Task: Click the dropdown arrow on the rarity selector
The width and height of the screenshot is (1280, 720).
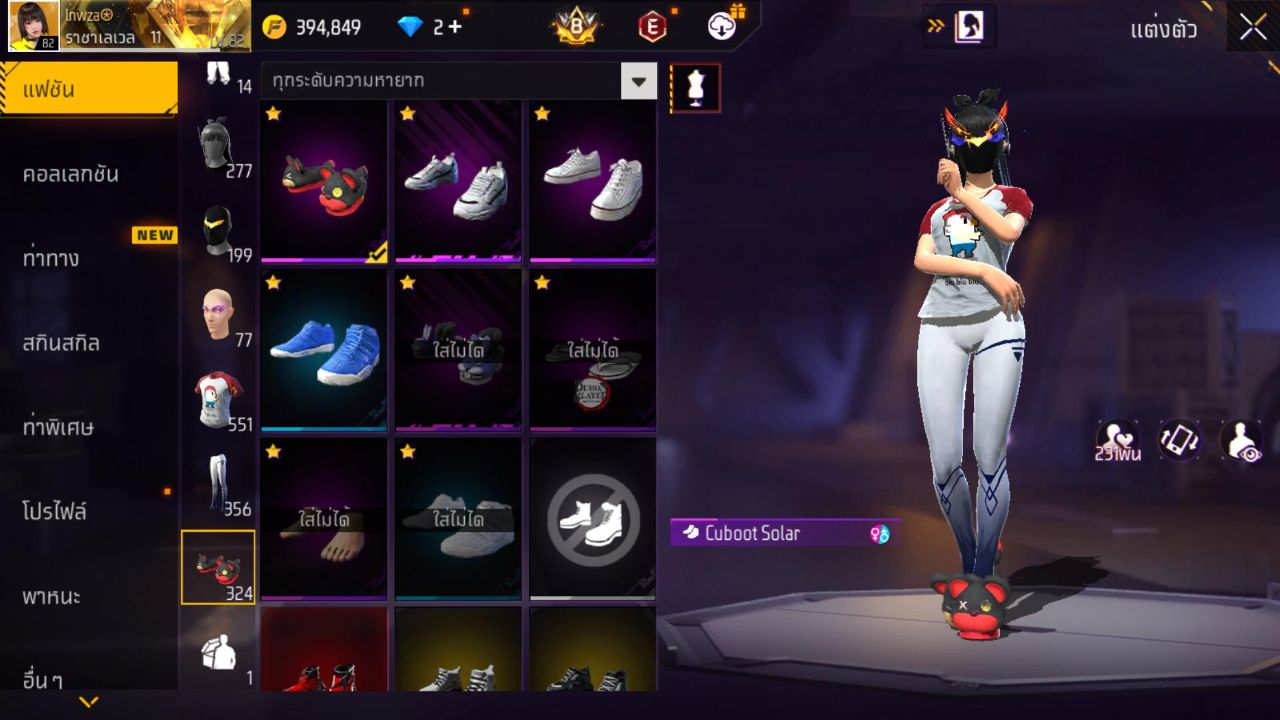Action: (639, 80)
